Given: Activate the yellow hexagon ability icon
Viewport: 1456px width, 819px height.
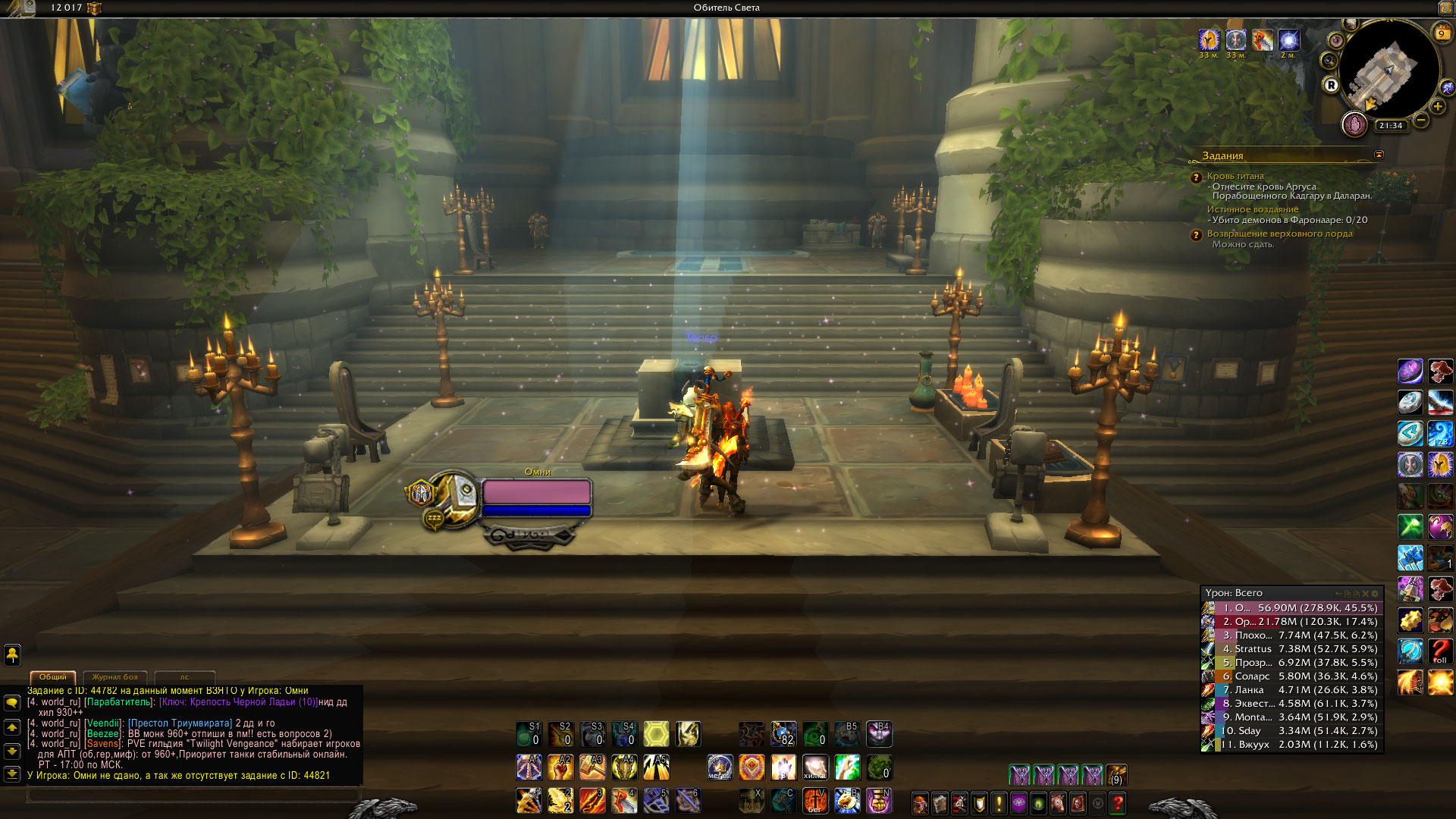Looking at the screenshot, I should [x=656, y=734].
